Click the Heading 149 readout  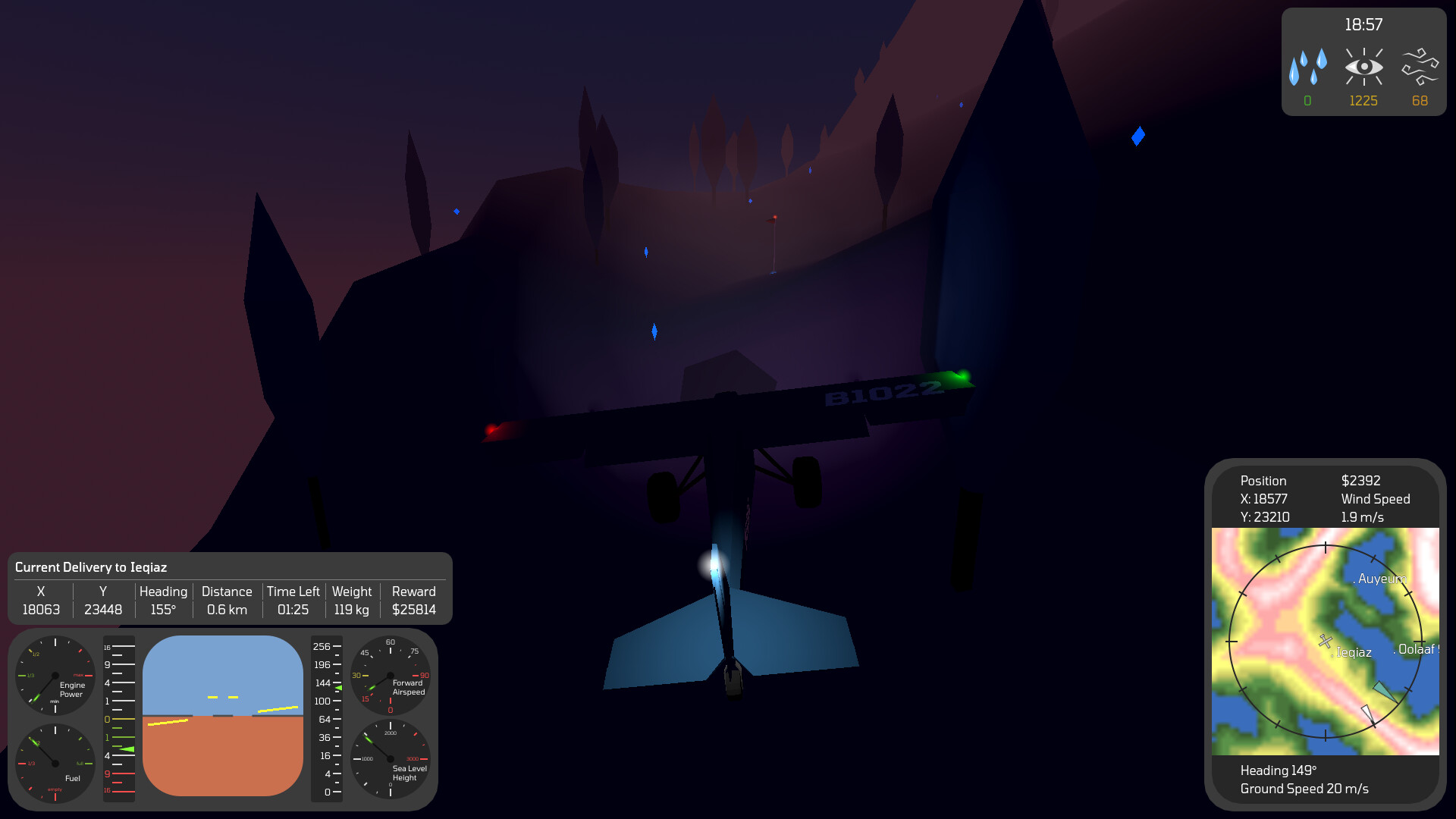[x=1278, y=770]
